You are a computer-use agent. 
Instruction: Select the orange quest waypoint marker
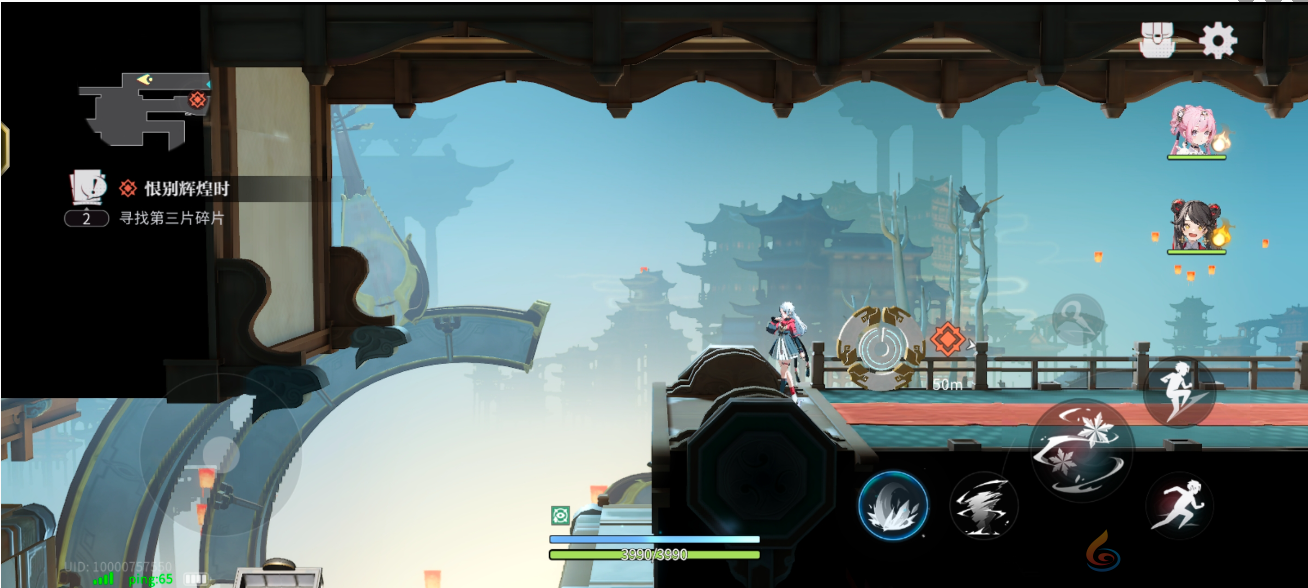[x=945, y=339]
